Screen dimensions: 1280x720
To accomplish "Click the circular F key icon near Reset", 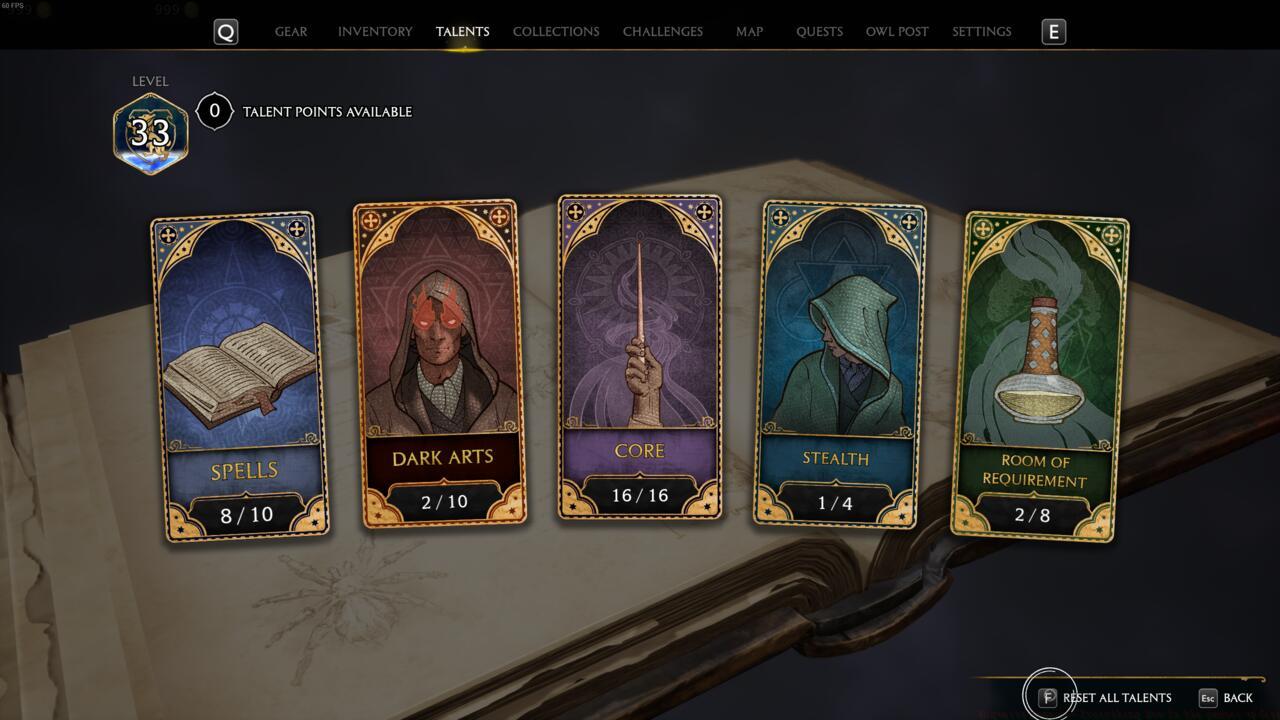I will click(1048, 698).
